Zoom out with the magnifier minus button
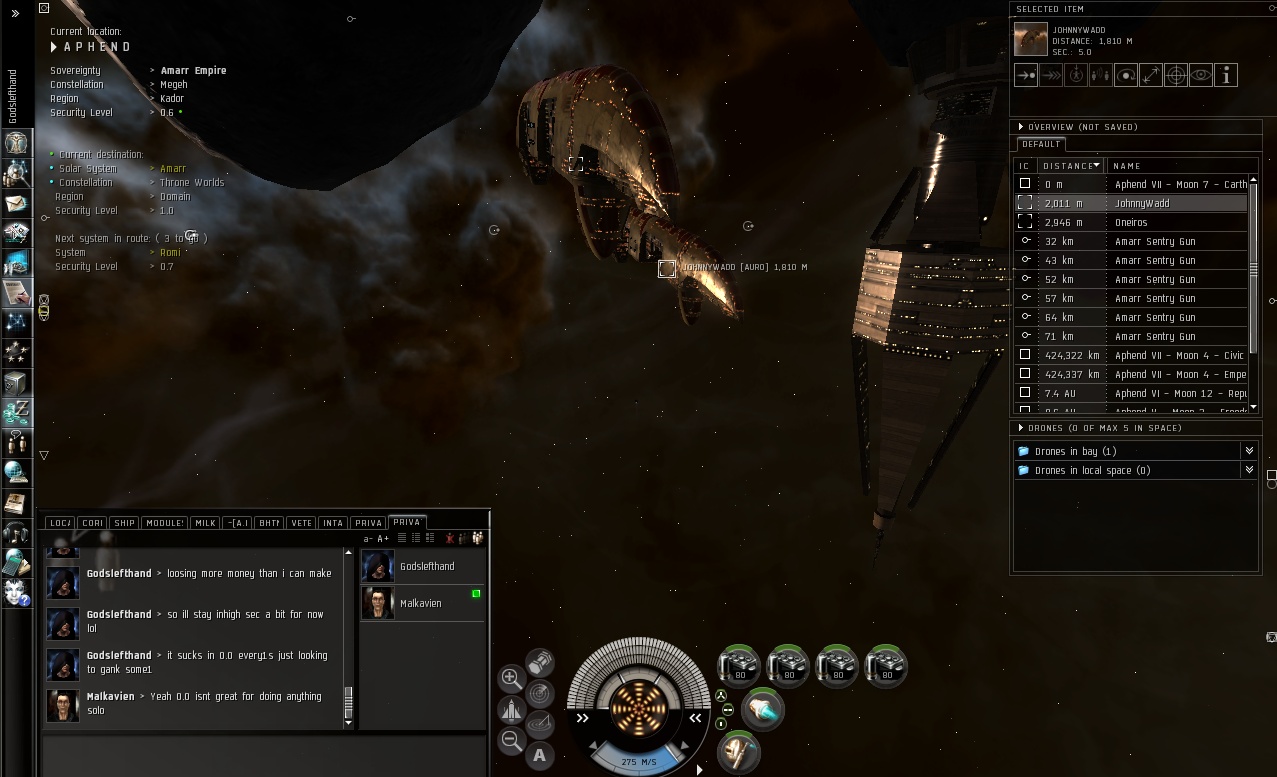Screen dimensions: 1277x777 pyautogui.click(x=511, y=741)
